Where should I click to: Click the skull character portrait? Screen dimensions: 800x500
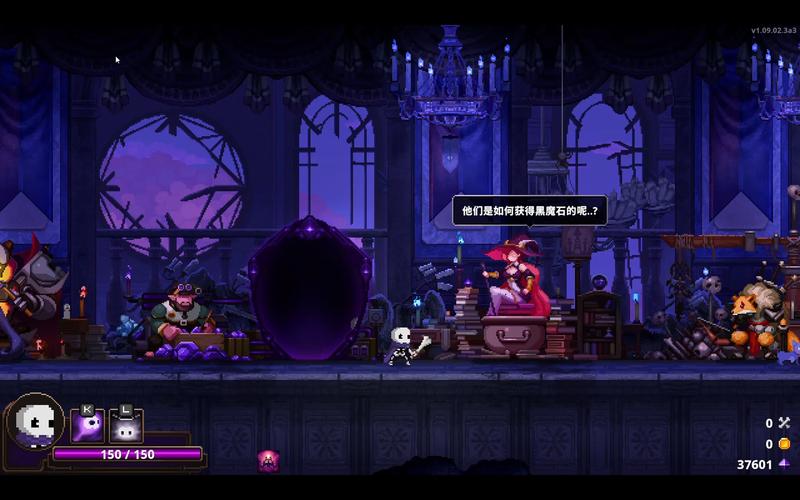click(34, 424)
